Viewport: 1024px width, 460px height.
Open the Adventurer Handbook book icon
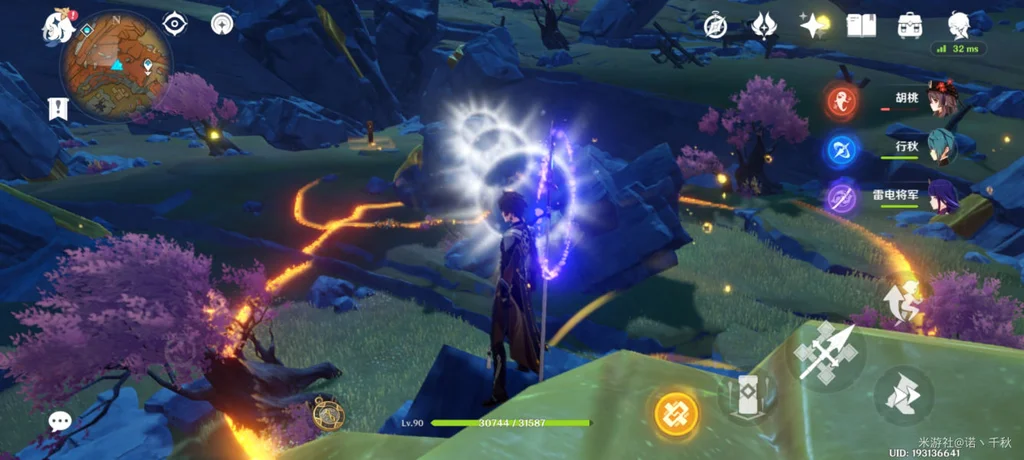pos(861,25)
